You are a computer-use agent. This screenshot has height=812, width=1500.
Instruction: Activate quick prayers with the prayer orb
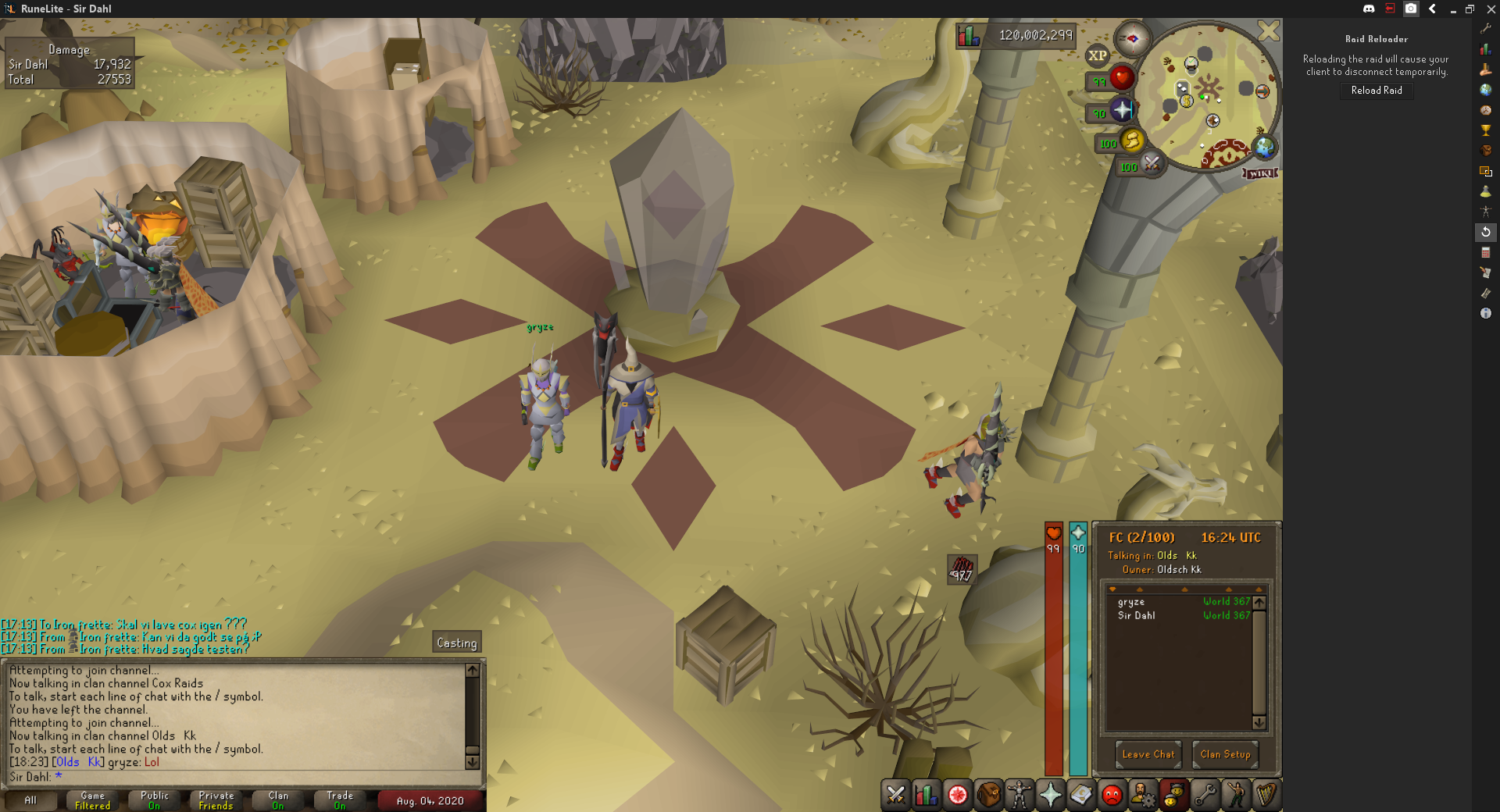pyautogui.click(x=1122, y=110)
